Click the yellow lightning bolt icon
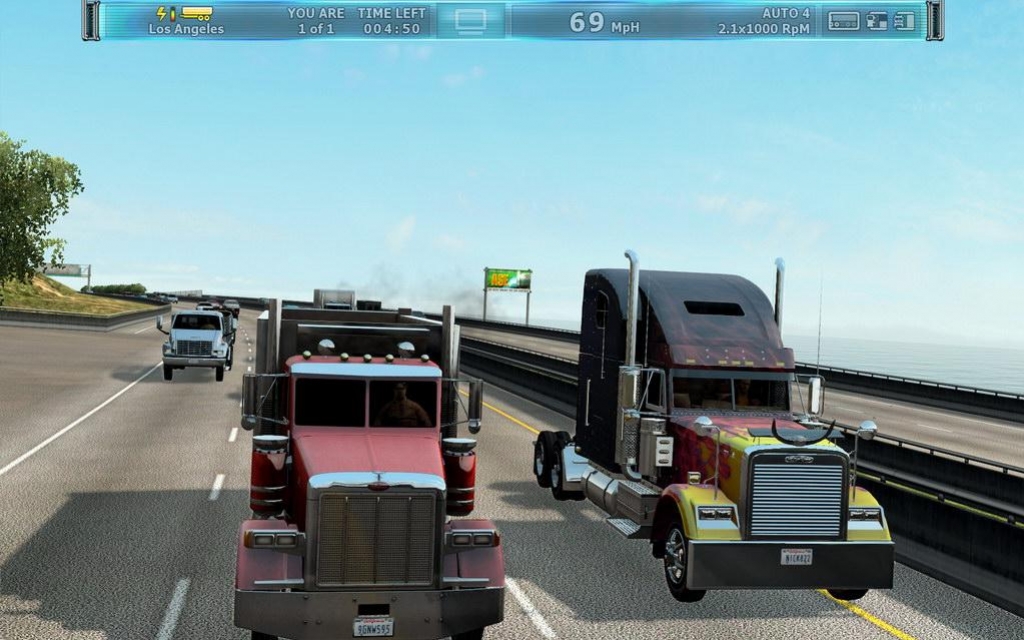This screenshot has width=1024, height=640. coord(161,13)
